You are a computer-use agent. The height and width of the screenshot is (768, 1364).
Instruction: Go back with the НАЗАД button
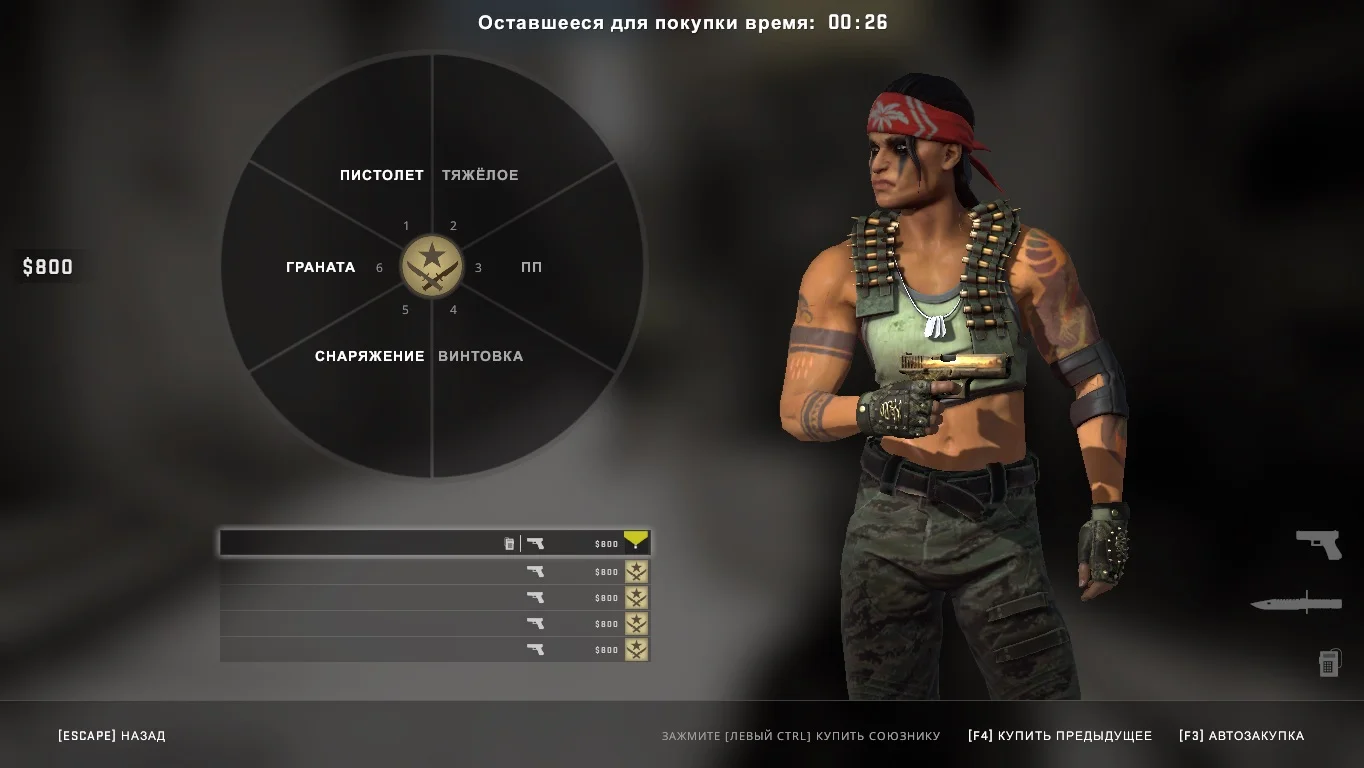coord(112,736)
